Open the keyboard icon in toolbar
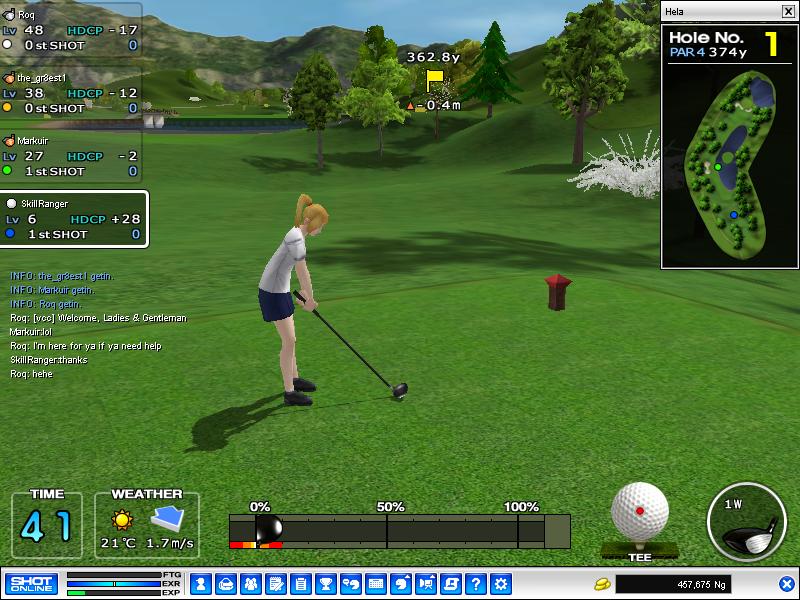 (376, 583)
